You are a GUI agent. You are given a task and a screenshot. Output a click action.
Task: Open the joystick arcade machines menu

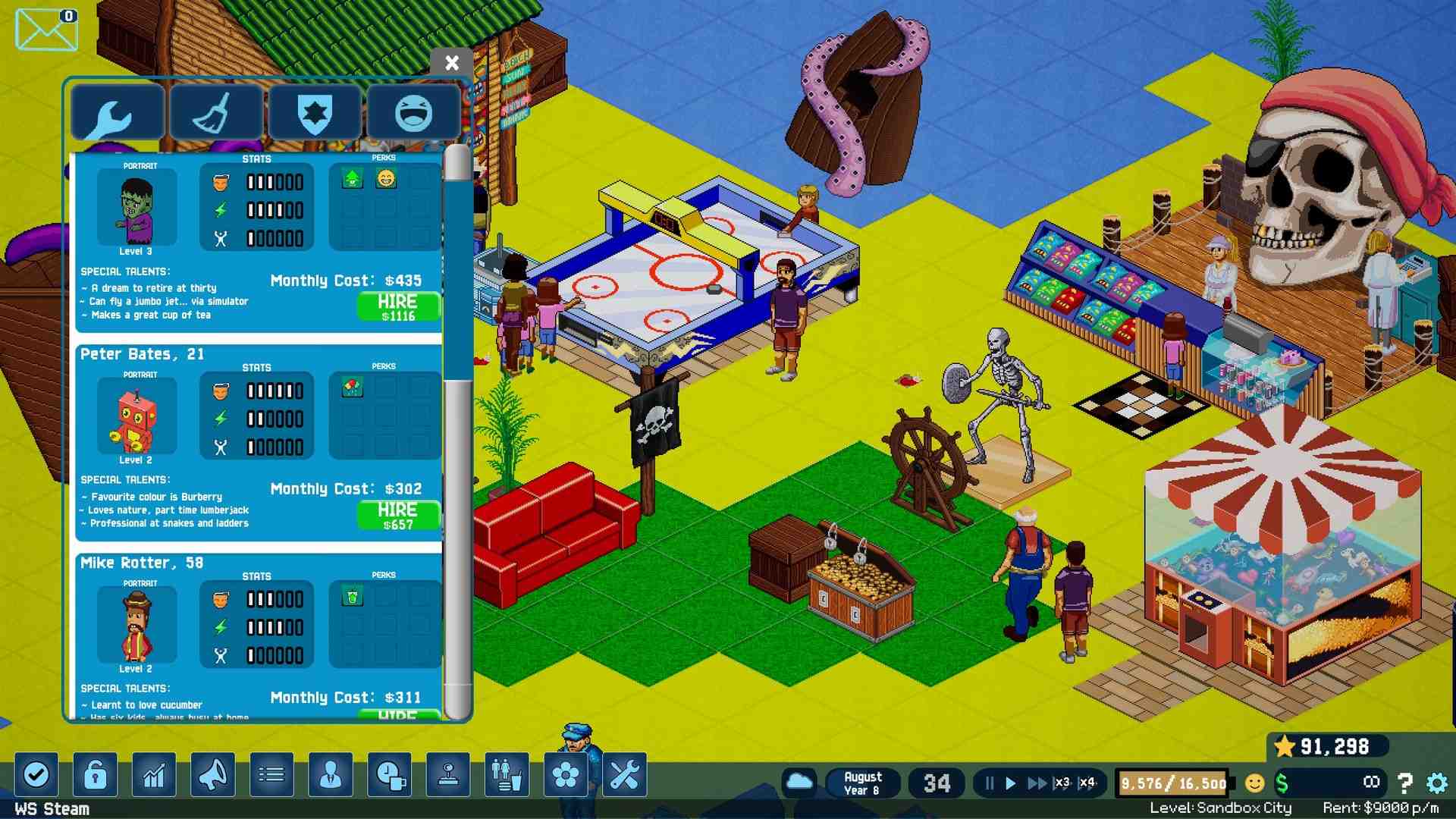448,775
